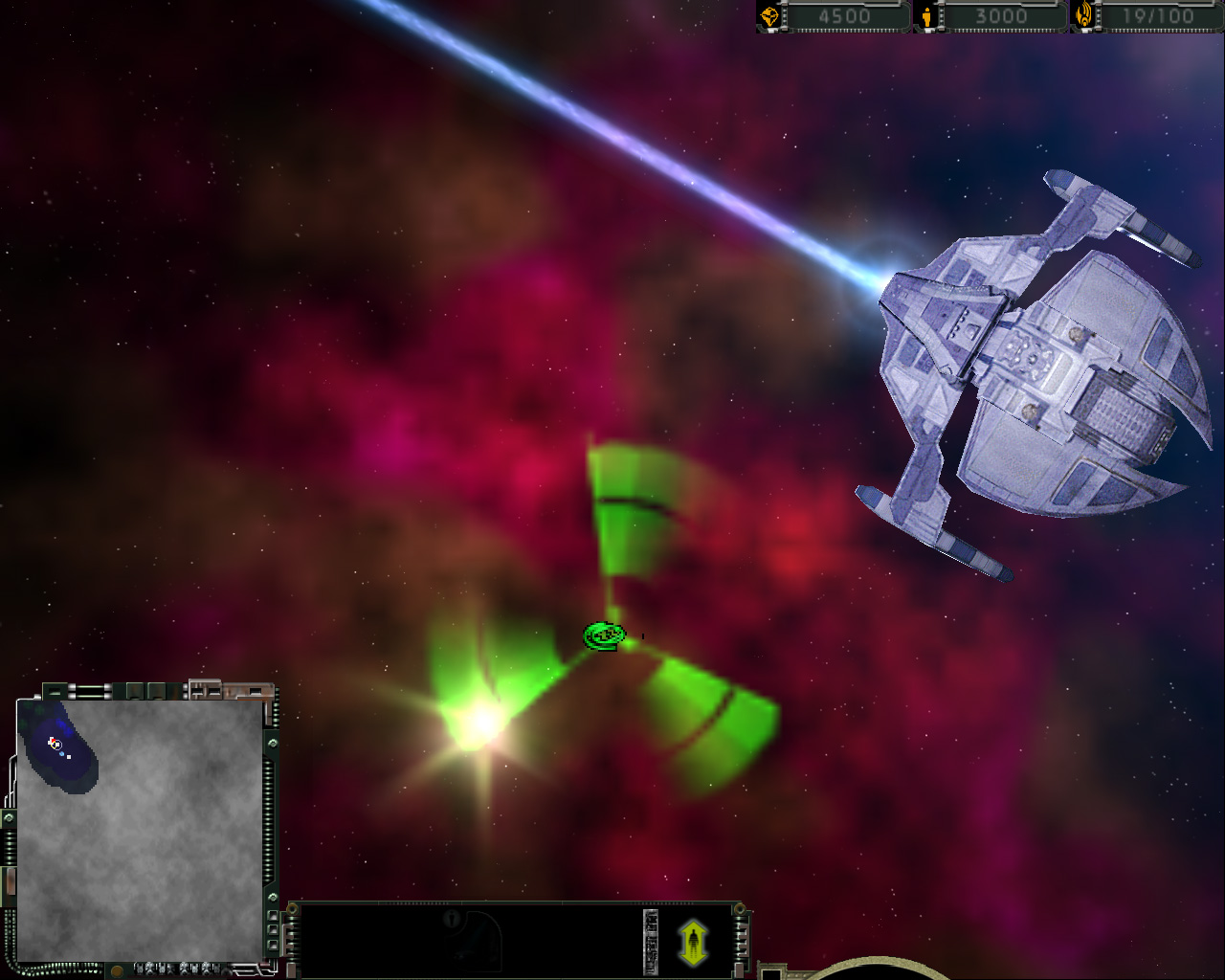Click the minimap in the corner

point(140,829)
